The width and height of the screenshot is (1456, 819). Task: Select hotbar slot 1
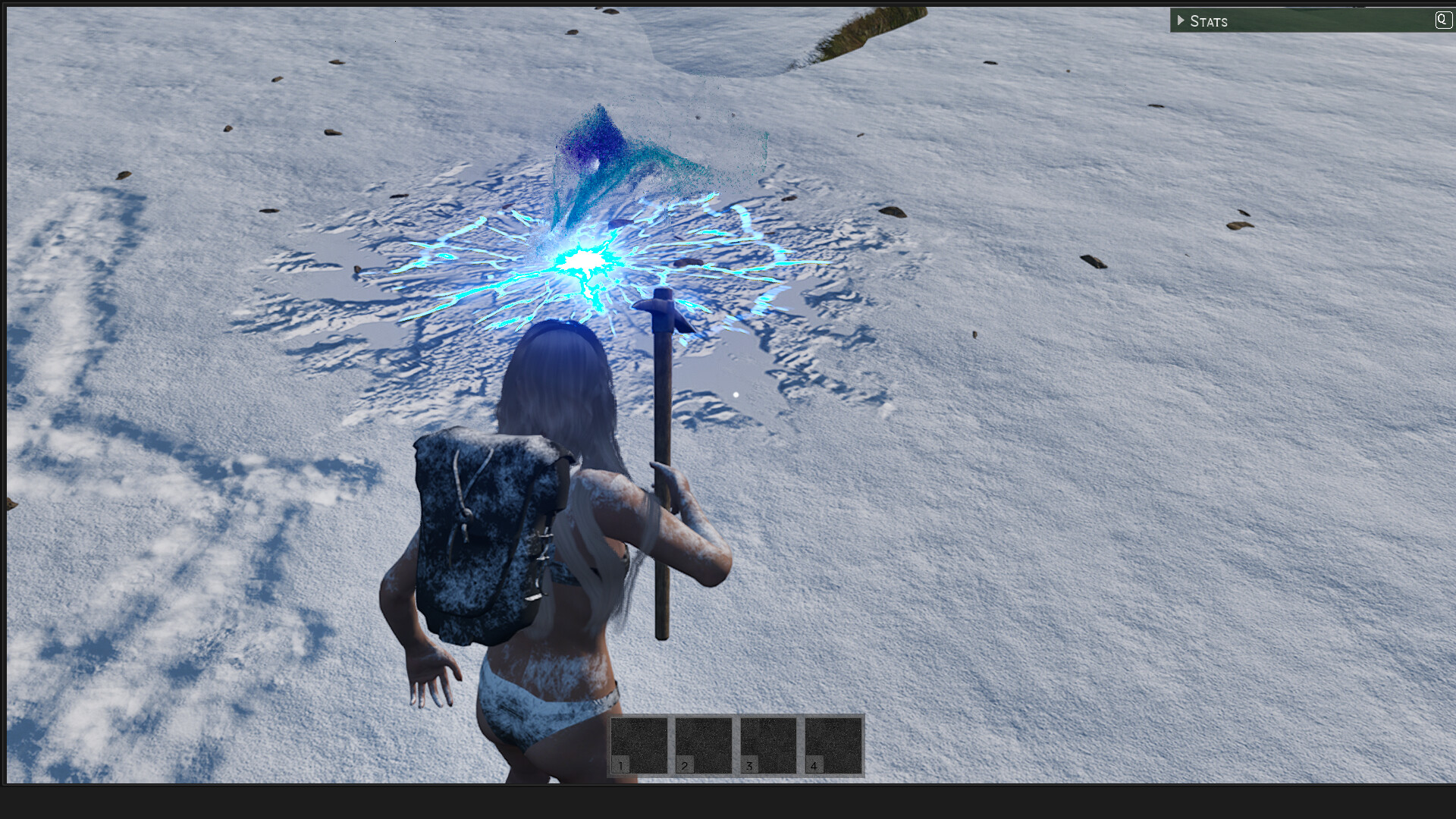639,746
